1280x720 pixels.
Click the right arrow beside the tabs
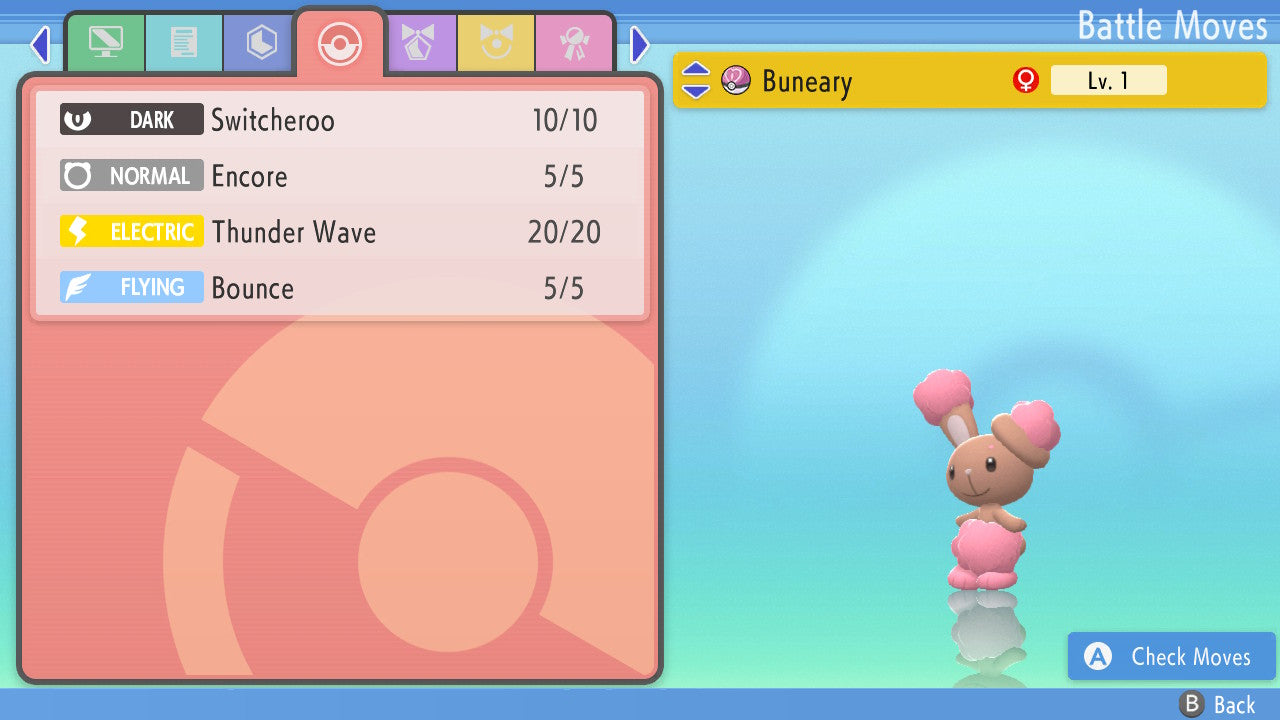tap(640, 45)
